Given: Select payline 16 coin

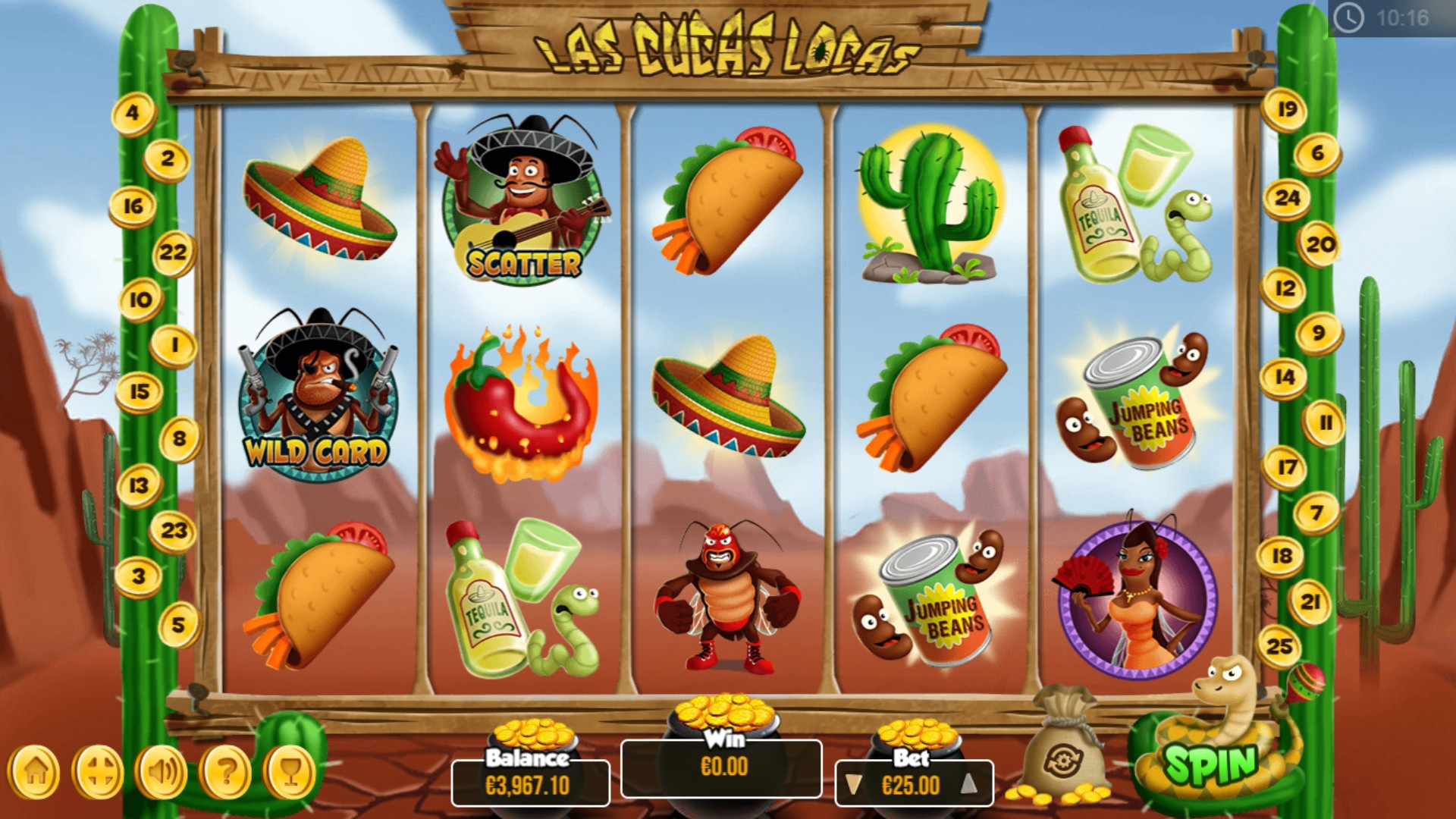Looking at the screenshot, I should (x=133, y=206).
